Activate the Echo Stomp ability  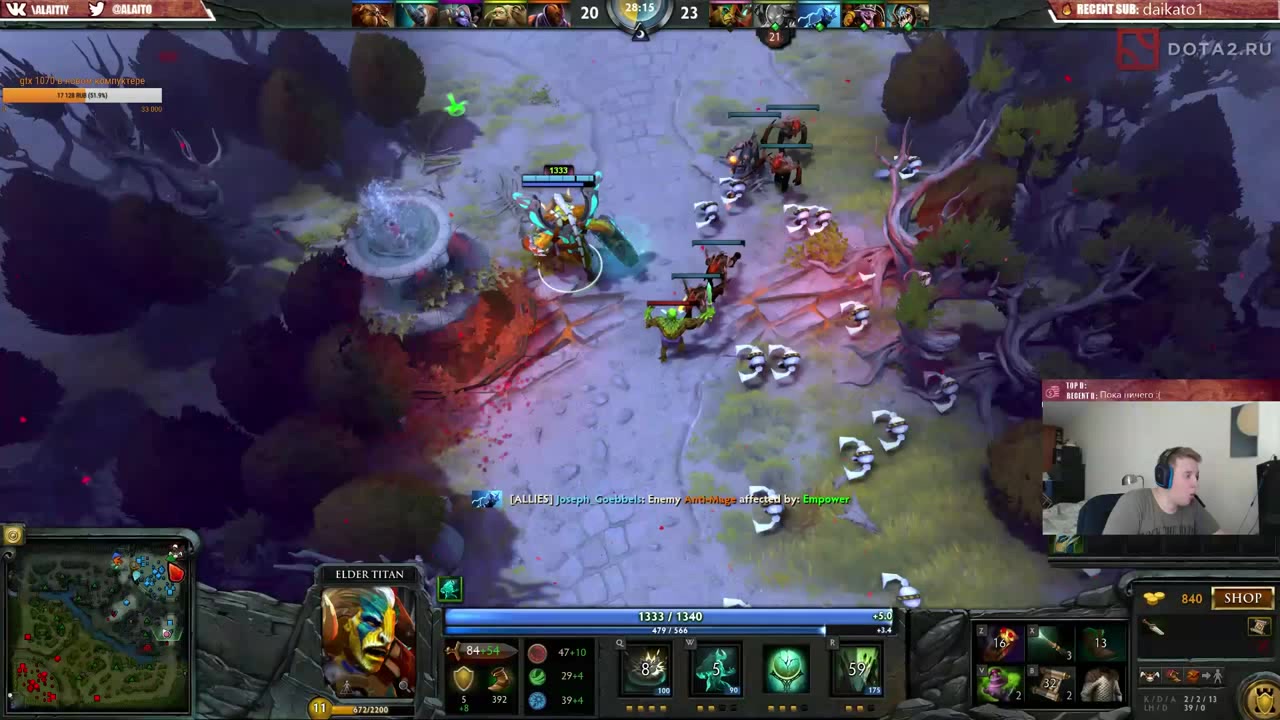pos(646,669)
